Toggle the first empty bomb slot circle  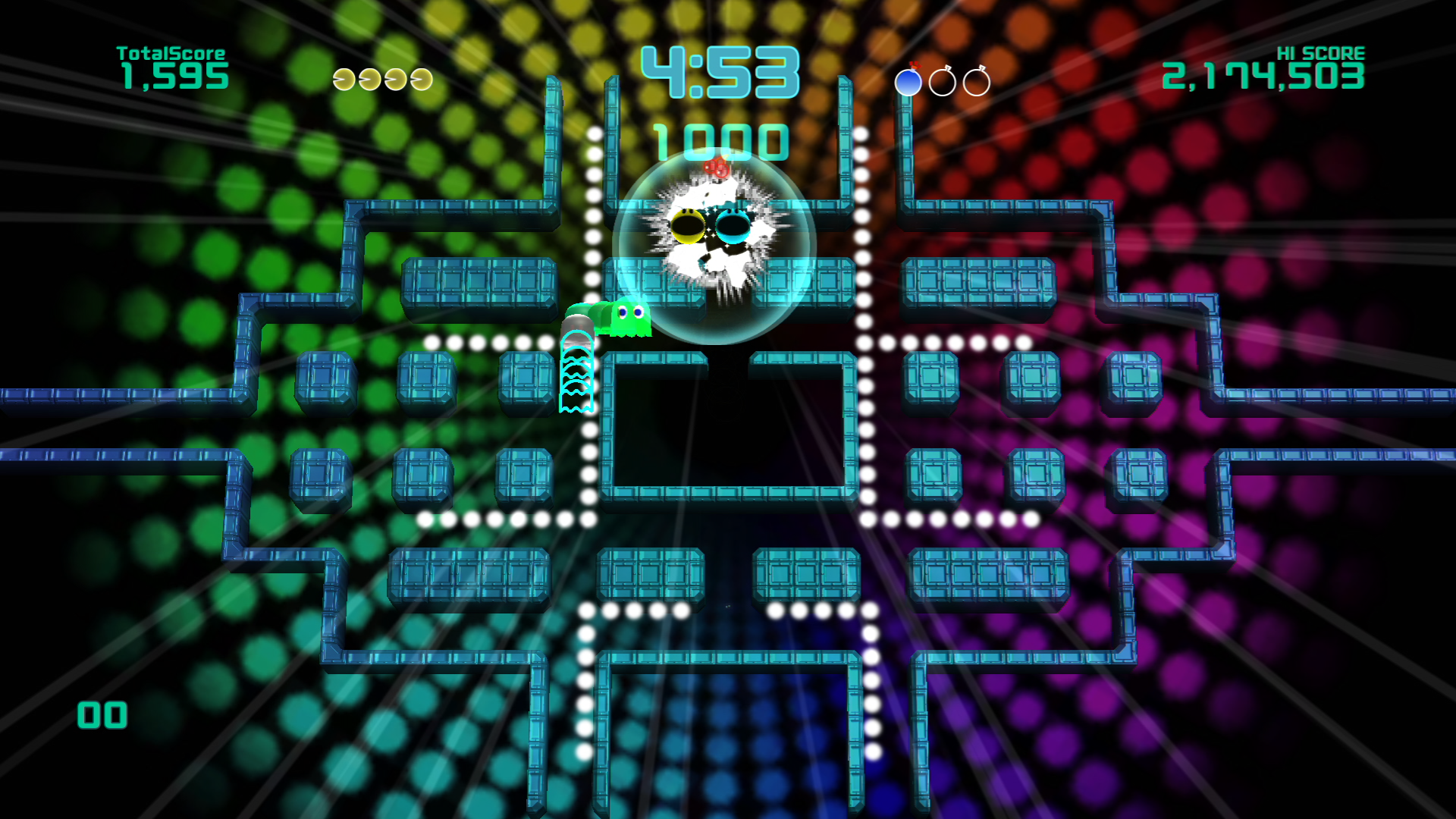click(x=944, y=81)
